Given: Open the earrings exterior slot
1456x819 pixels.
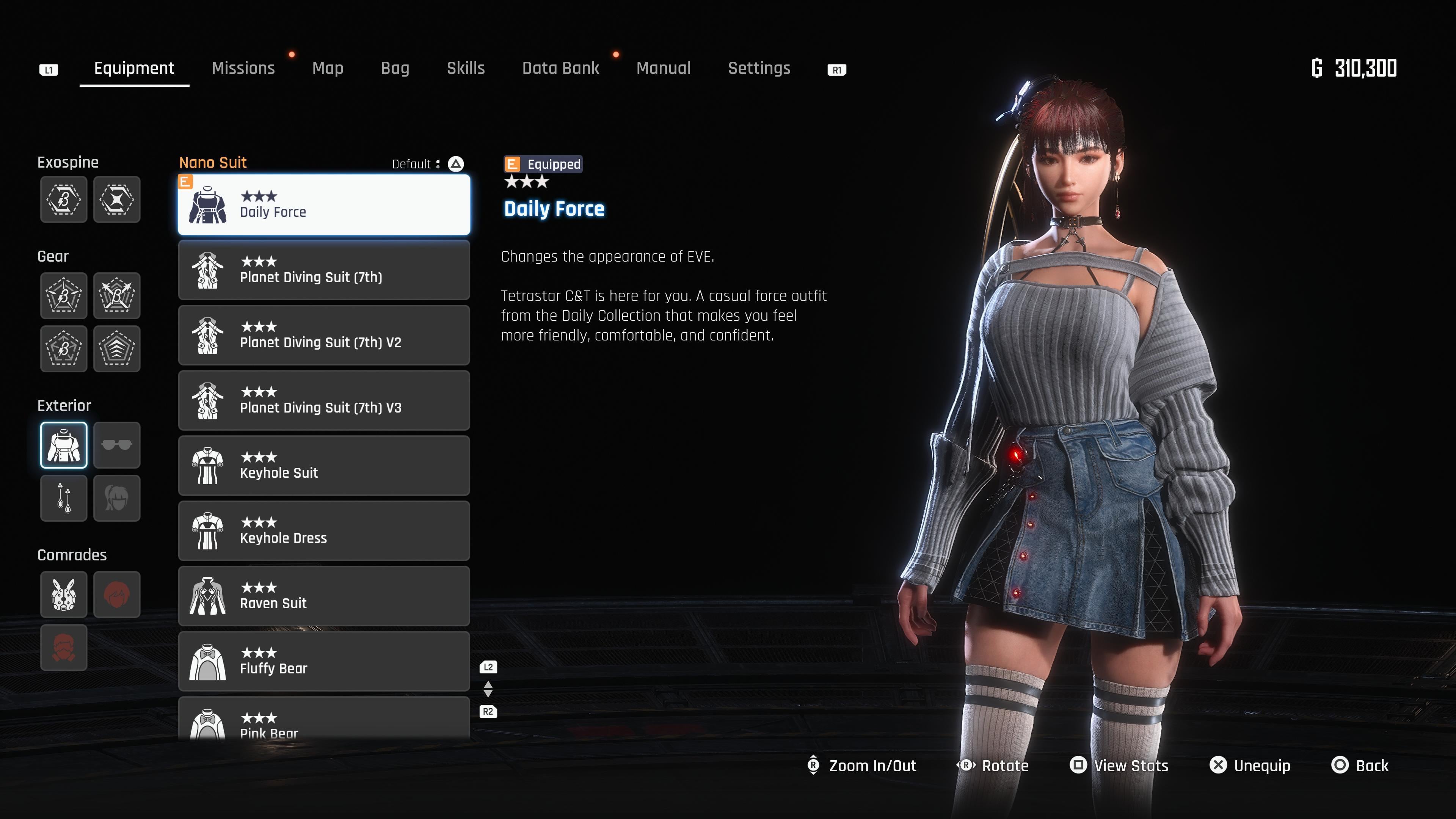Looking at the screenshot, I should 64,498.
